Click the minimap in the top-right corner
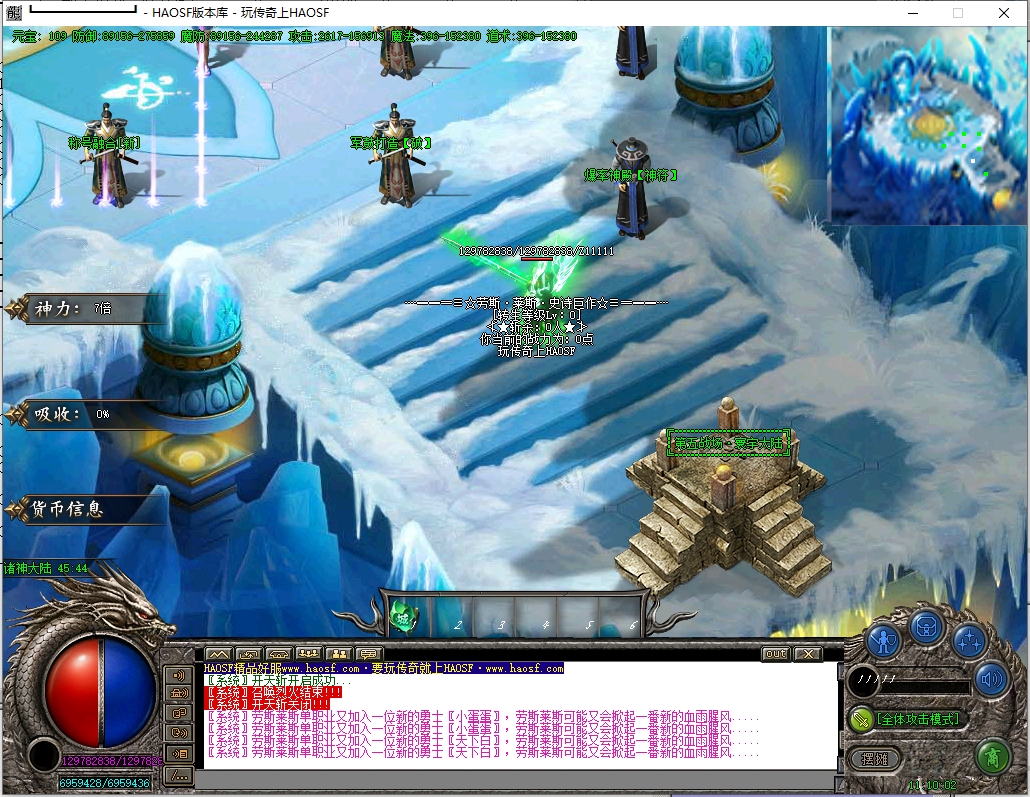The width and height of the screenshot is (1030, 797). pos(926,126)
